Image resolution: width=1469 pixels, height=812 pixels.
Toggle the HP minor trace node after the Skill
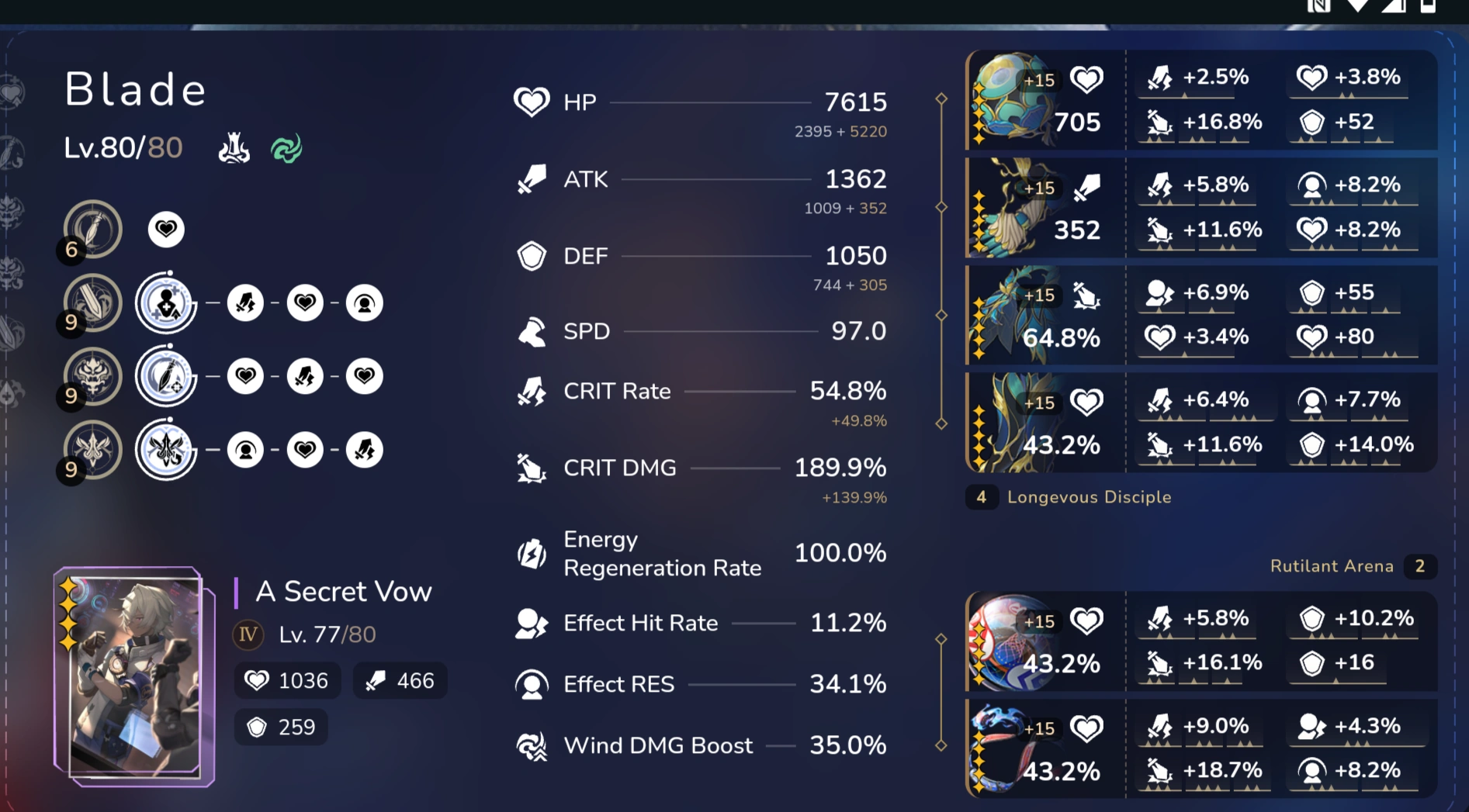306,302
